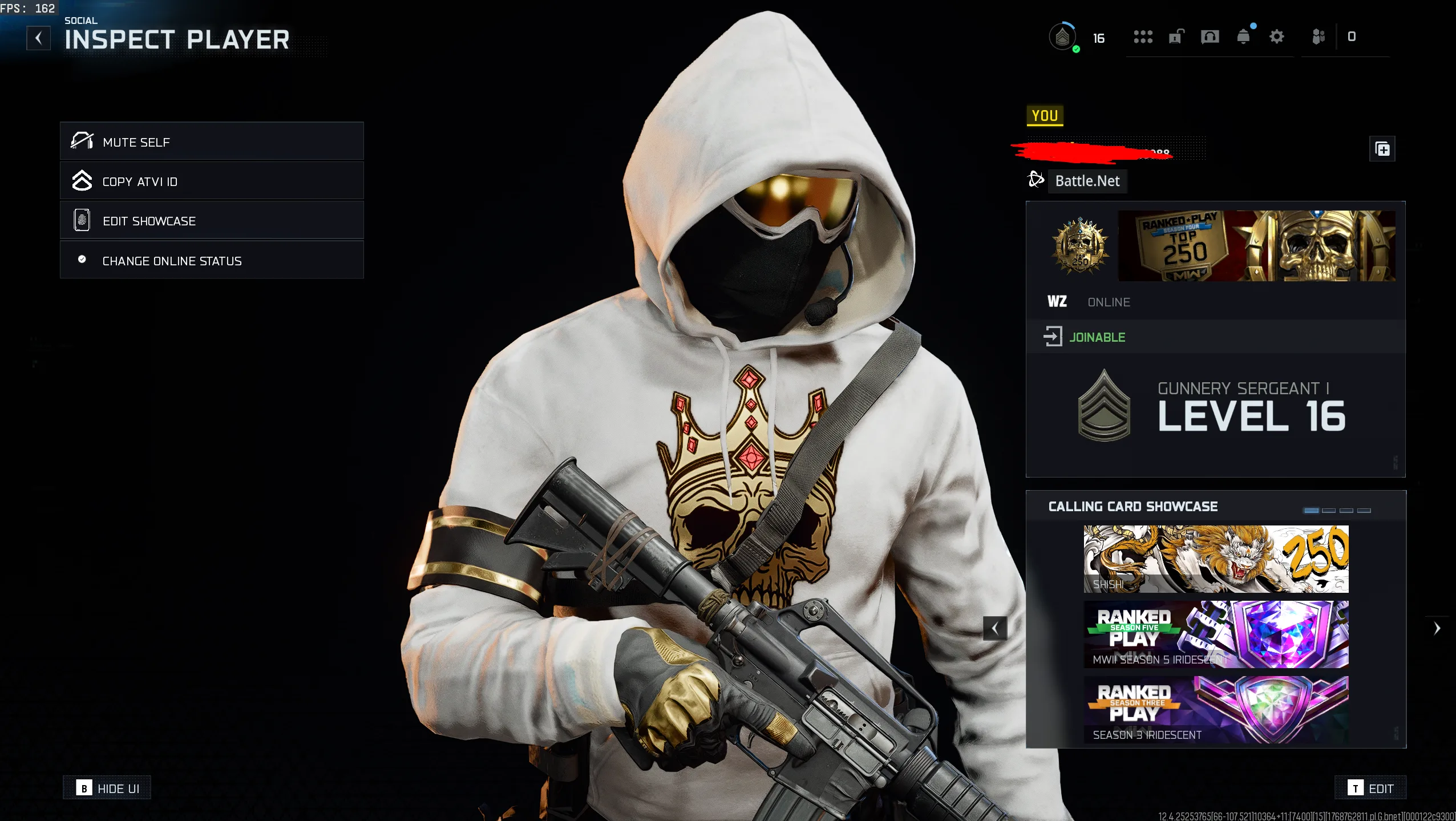Open the grid menu icon
The width and height of the screenshot is (1456, 821).
point(1143,37)
